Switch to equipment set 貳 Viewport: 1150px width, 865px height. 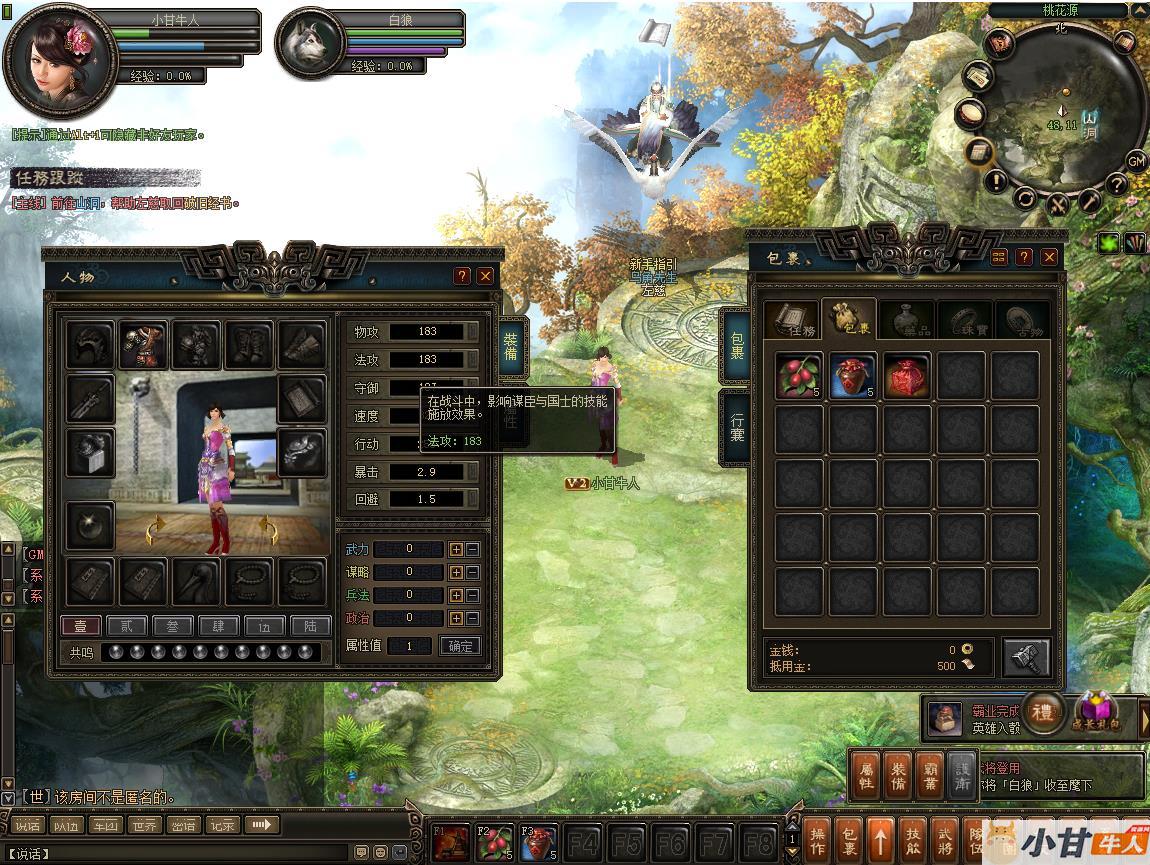[126, 627]
